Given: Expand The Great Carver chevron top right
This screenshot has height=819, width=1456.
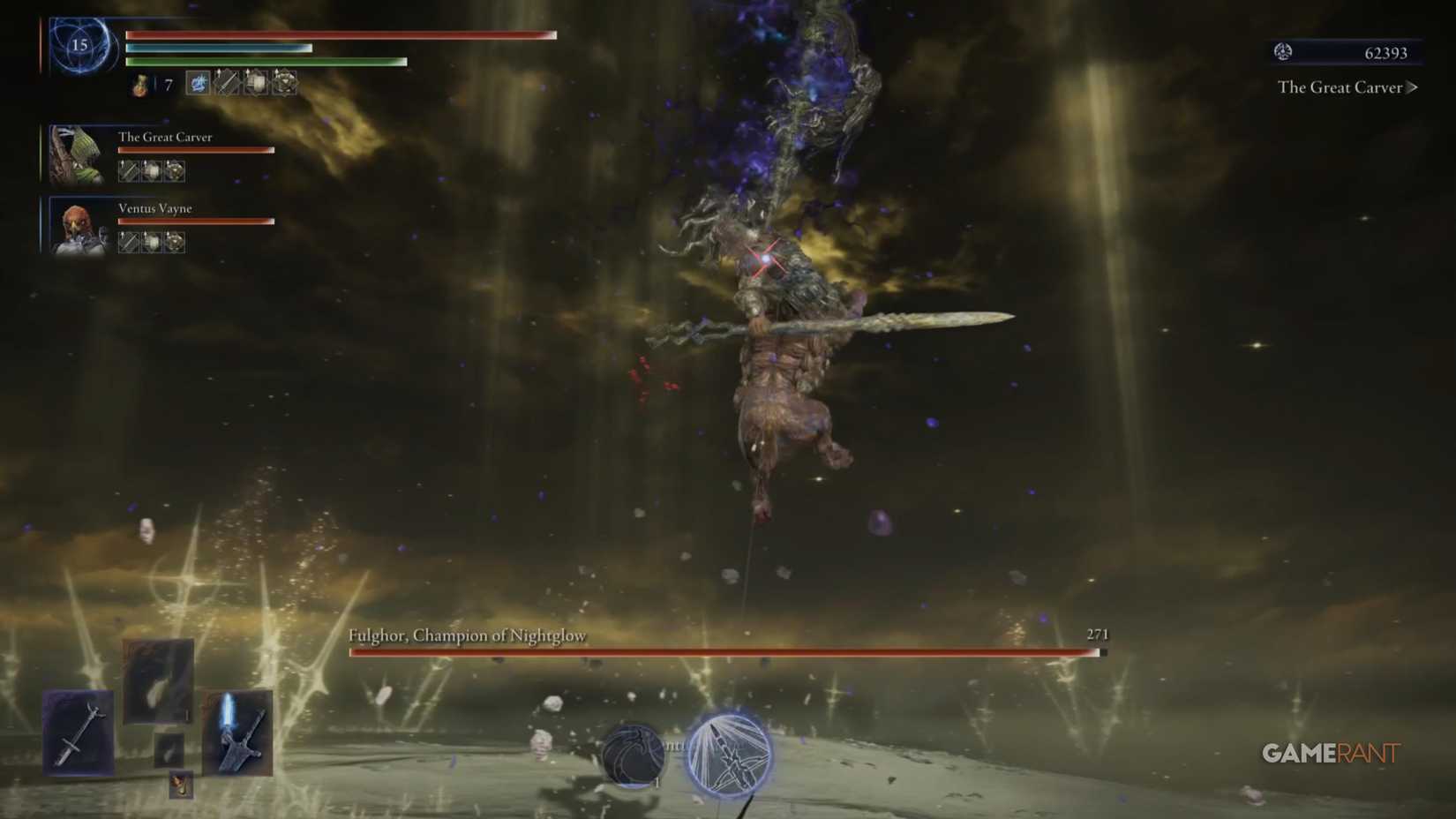Looking at the screenshot, I should pos(1414,87).
